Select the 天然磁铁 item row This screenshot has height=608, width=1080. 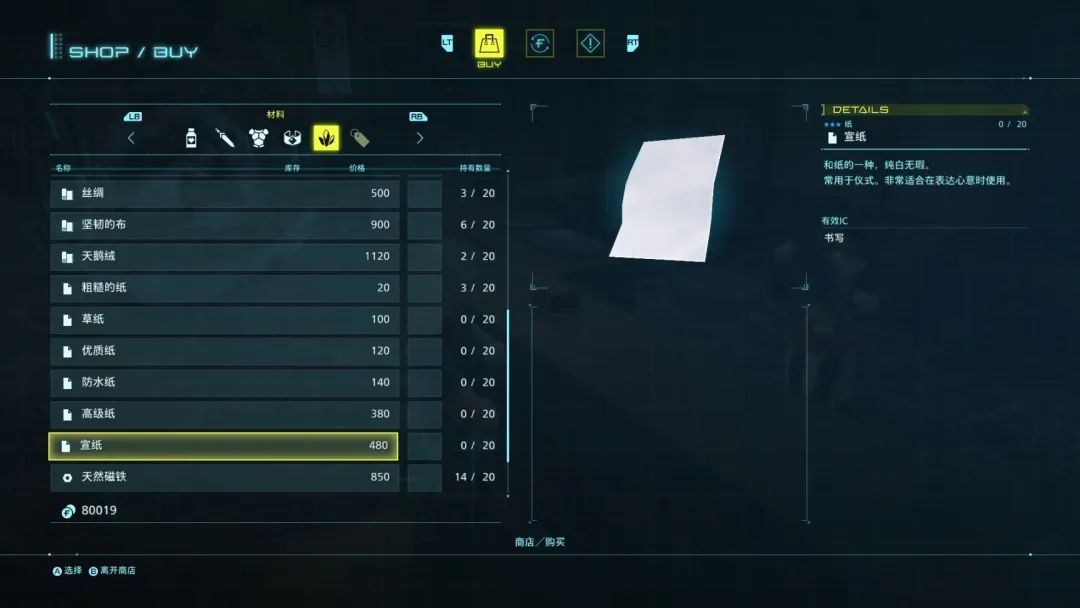point(225,477)
